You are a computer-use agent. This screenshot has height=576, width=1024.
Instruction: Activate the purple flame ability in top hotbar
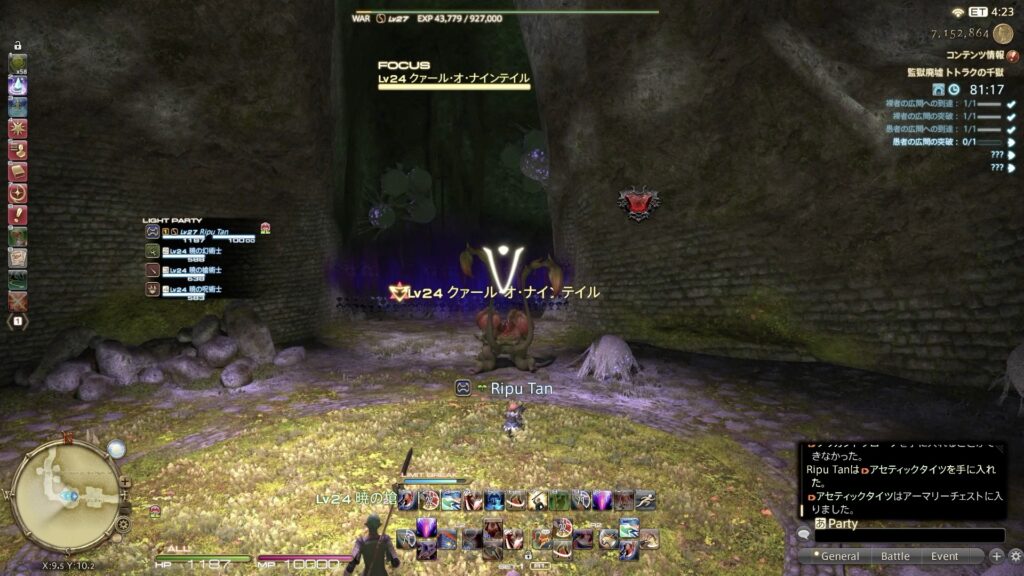click(601, 500)
